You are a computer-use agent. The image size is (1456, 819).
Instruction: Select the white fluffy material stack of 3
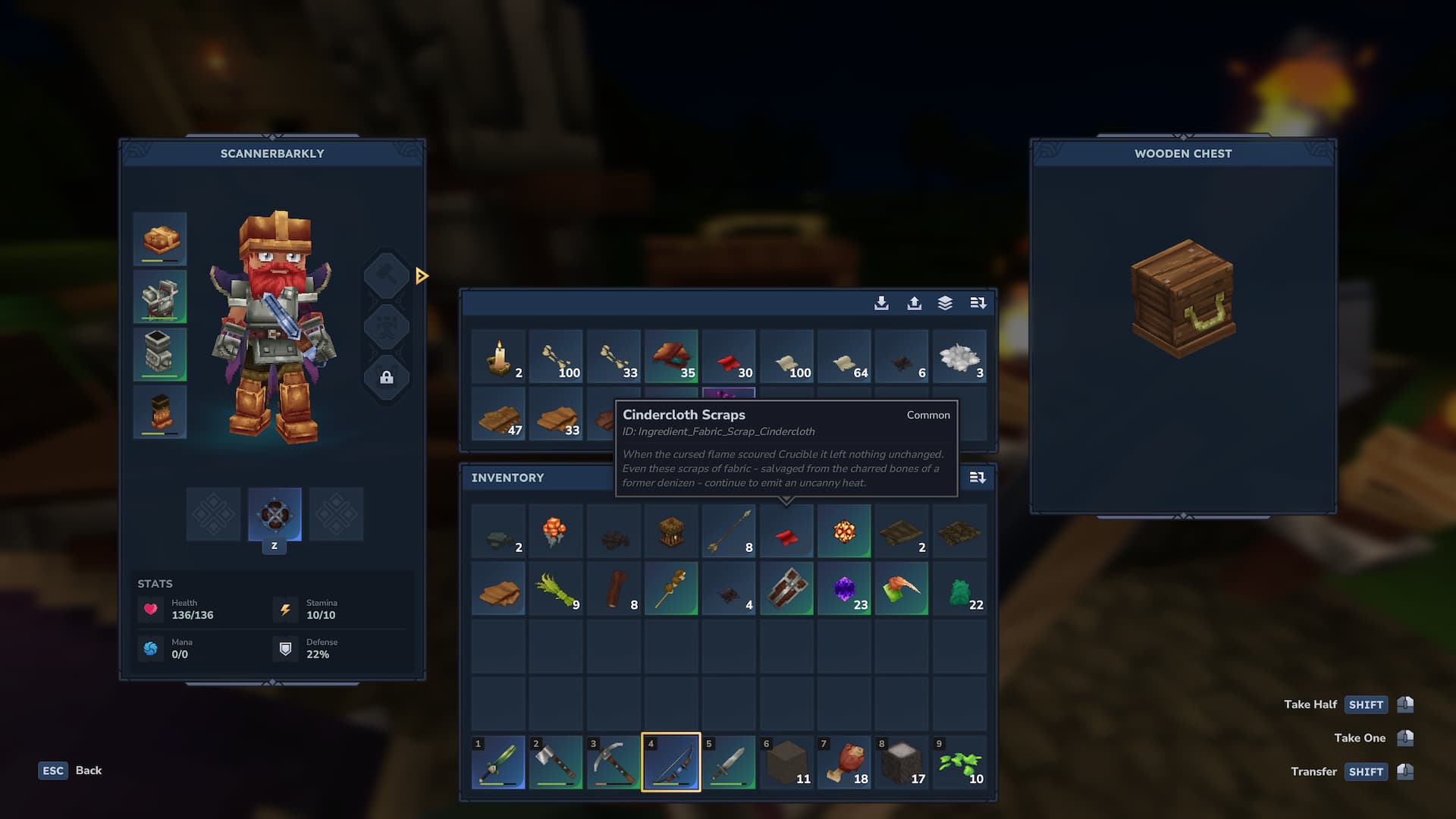(x=959, y=356)
